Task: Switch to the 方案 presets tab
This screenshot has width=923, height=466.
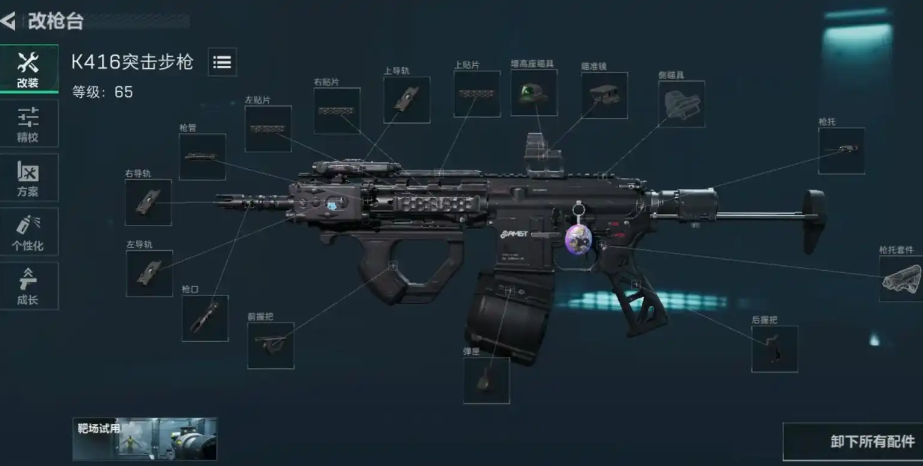Action: (x=28, y=177)
